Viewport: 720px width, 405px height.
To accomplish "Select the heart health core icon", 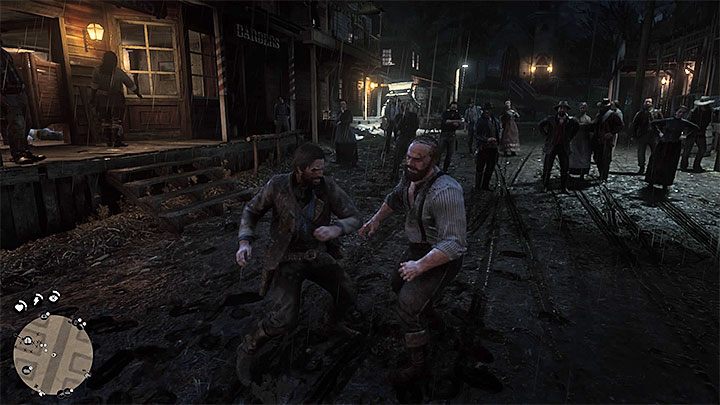I will click(x=19, y=305).
